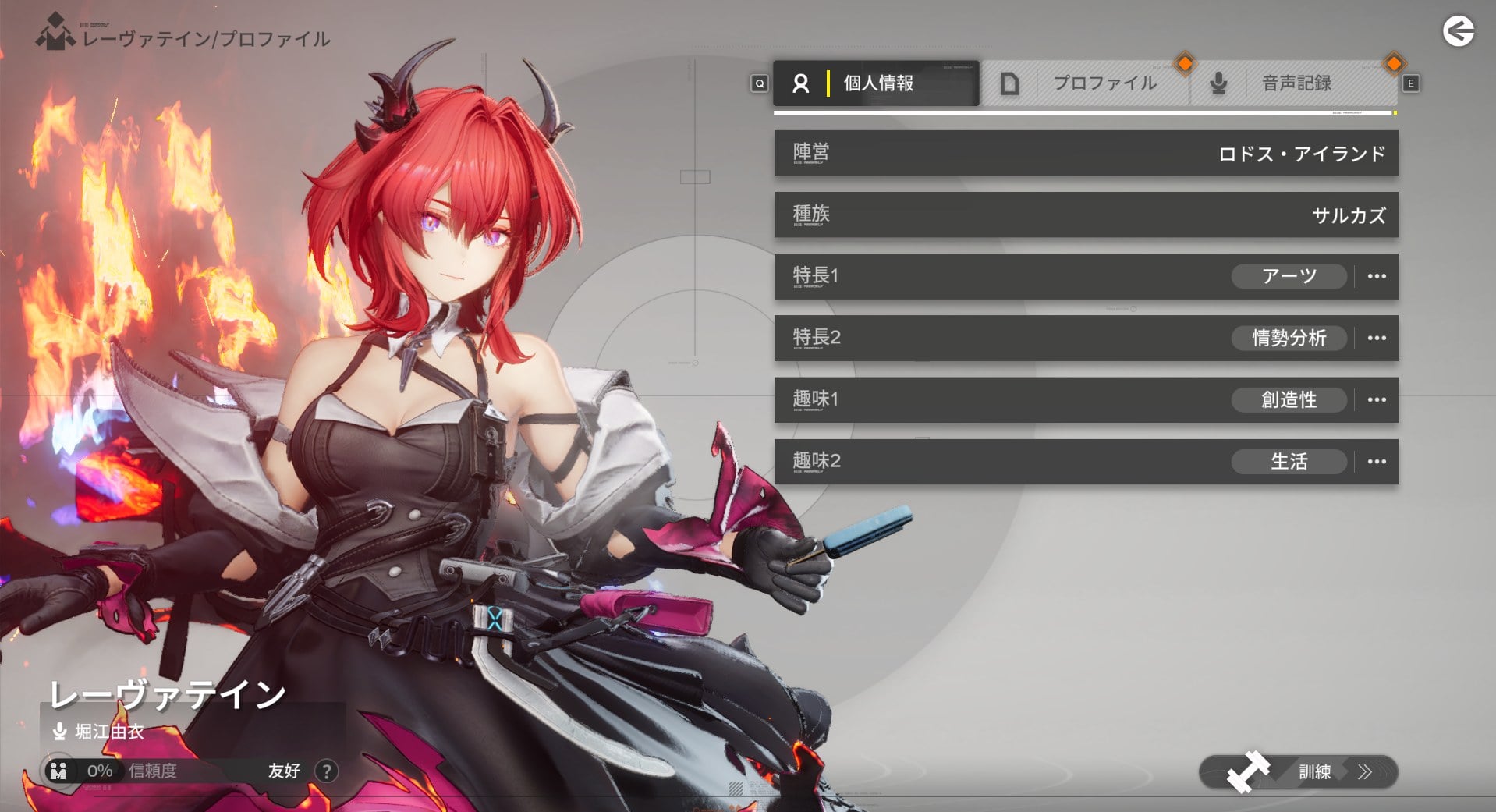This screenshot has height=812, width=1496.
Task: Play the 堀江由衣 voice actor microphone icon
Action: click(59, 732)
